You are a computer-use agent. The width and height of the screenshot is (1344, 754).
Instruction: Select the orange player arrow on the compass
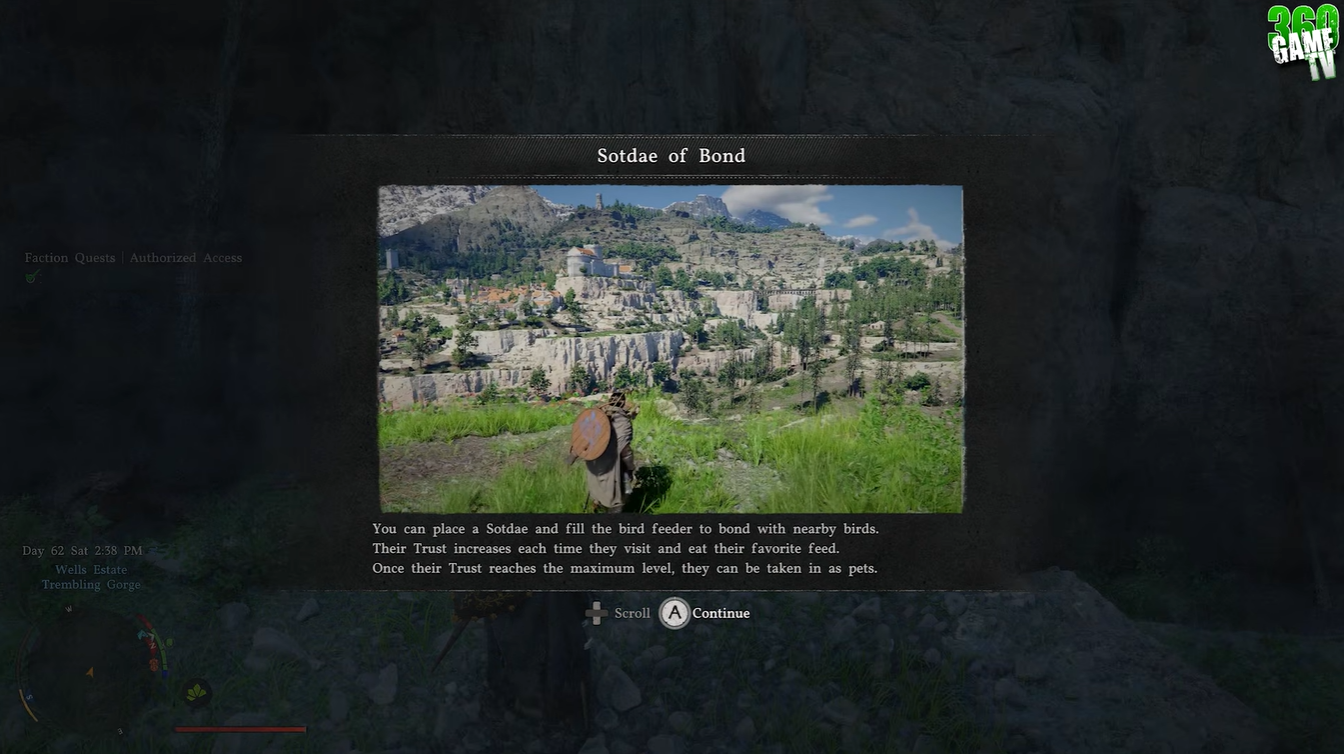(x=90, y=672)
